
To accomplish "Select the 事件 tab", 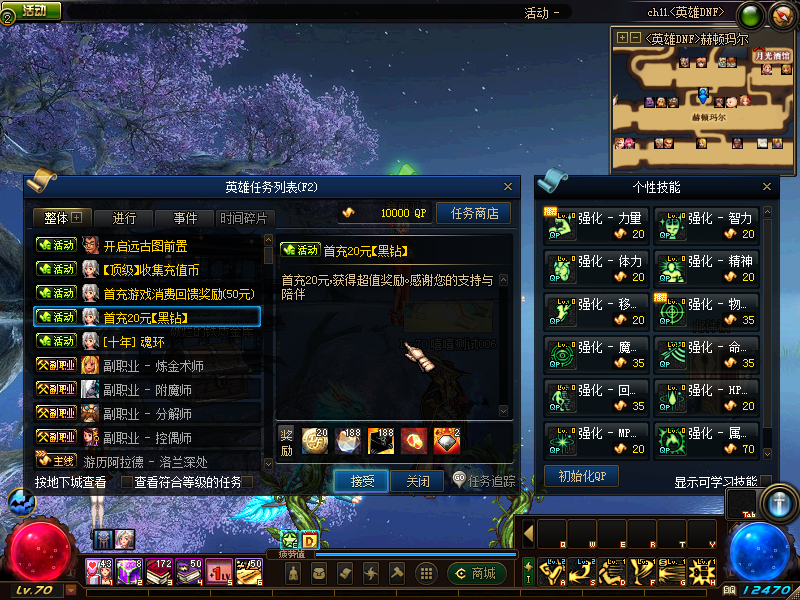I will (x=185, y=218).
